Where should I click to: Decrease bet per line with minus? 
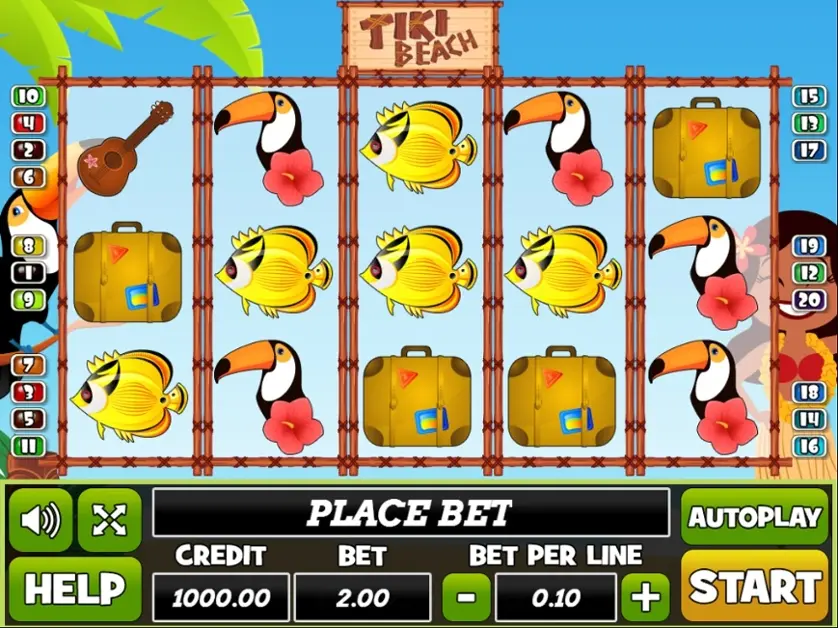pyautogui.click(x=466, y=598)
